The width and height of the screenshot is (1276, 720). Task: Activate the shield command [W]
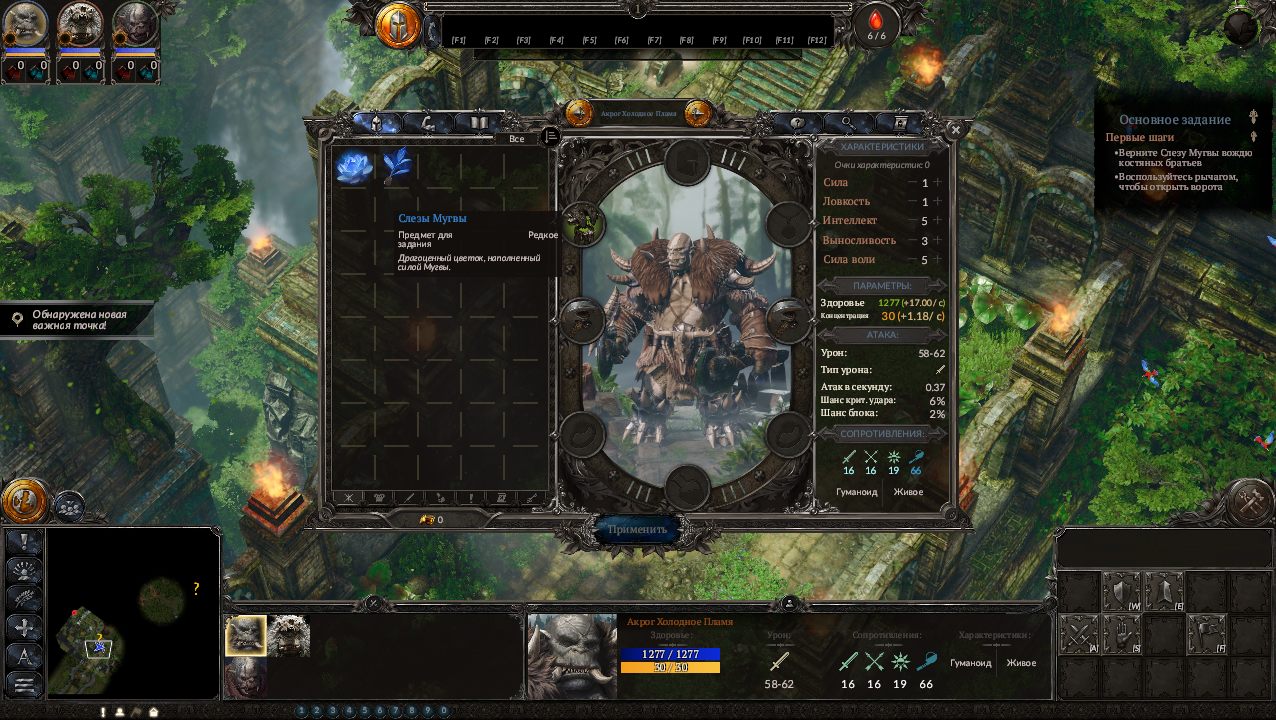(1121, 591)
